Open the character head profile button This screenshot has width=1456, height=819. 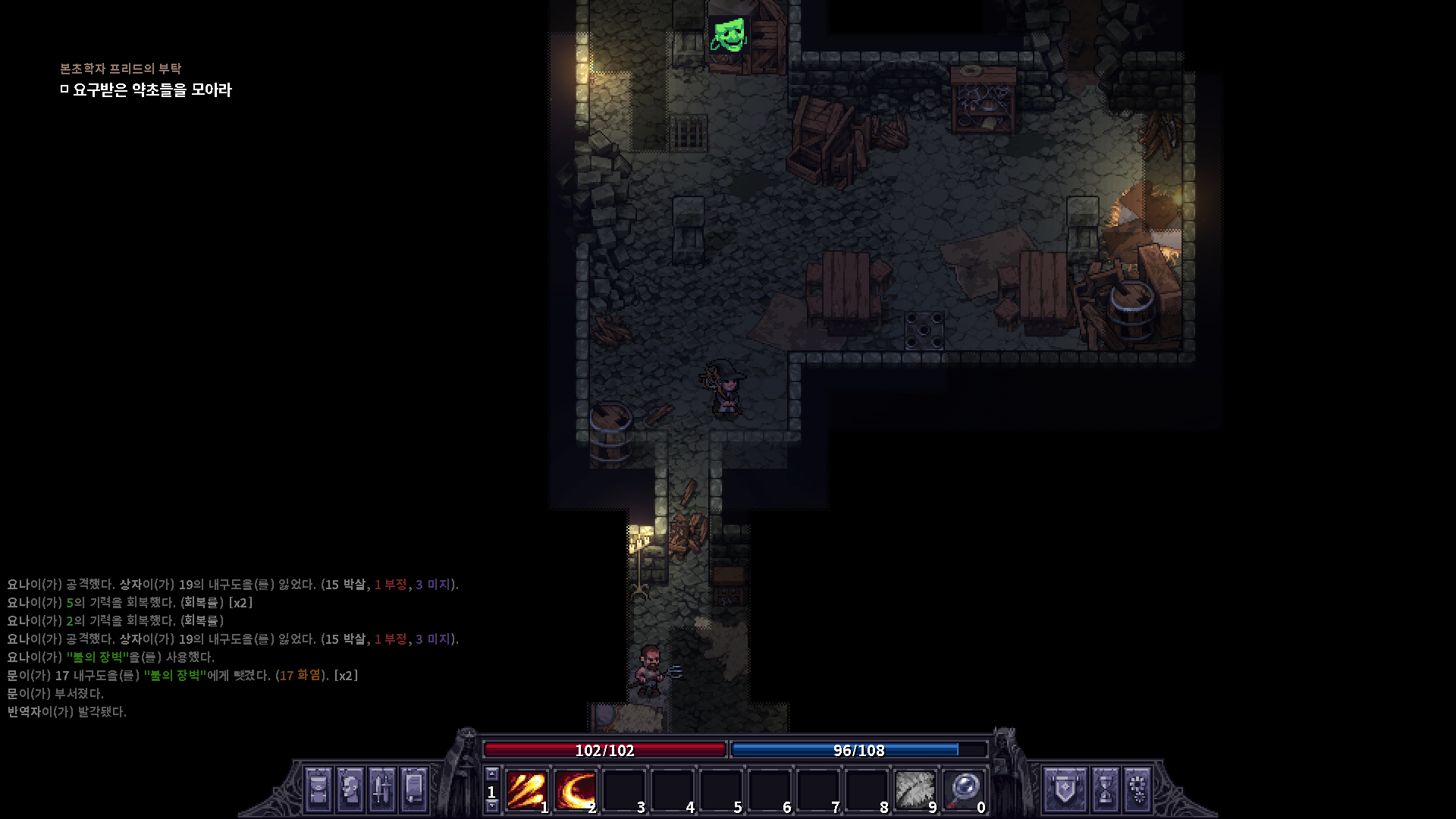pyautogui.click(x=350, y=789)
